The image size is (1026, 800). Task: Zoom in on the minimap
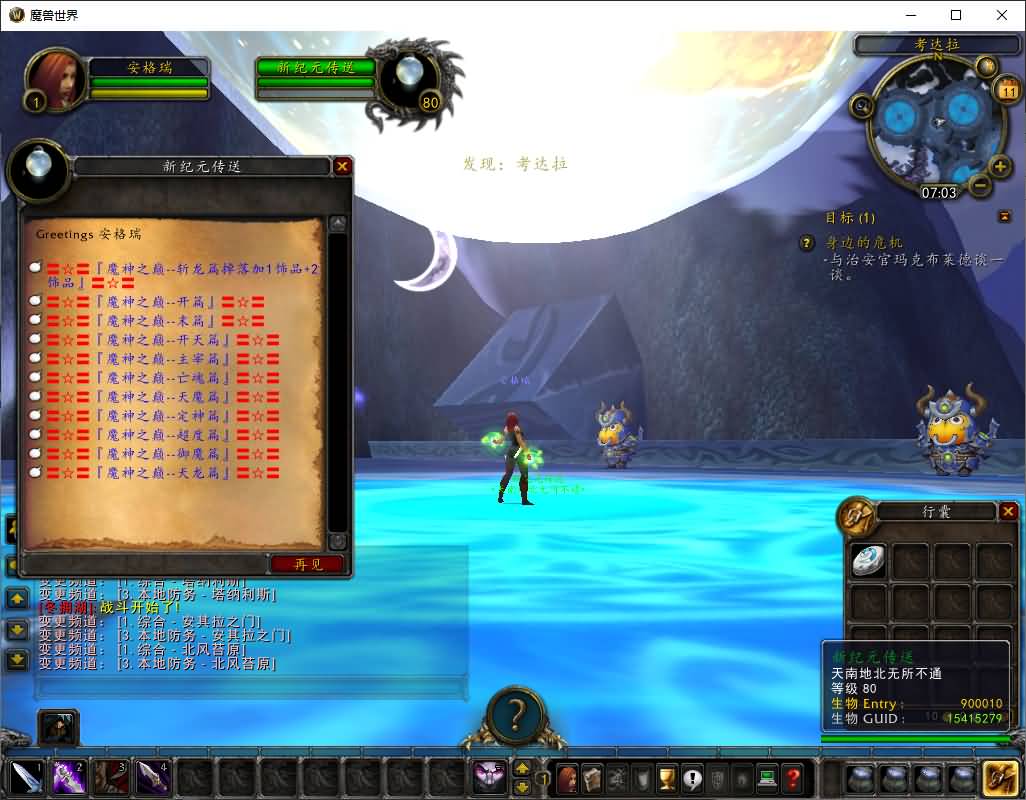click(999, 166)
